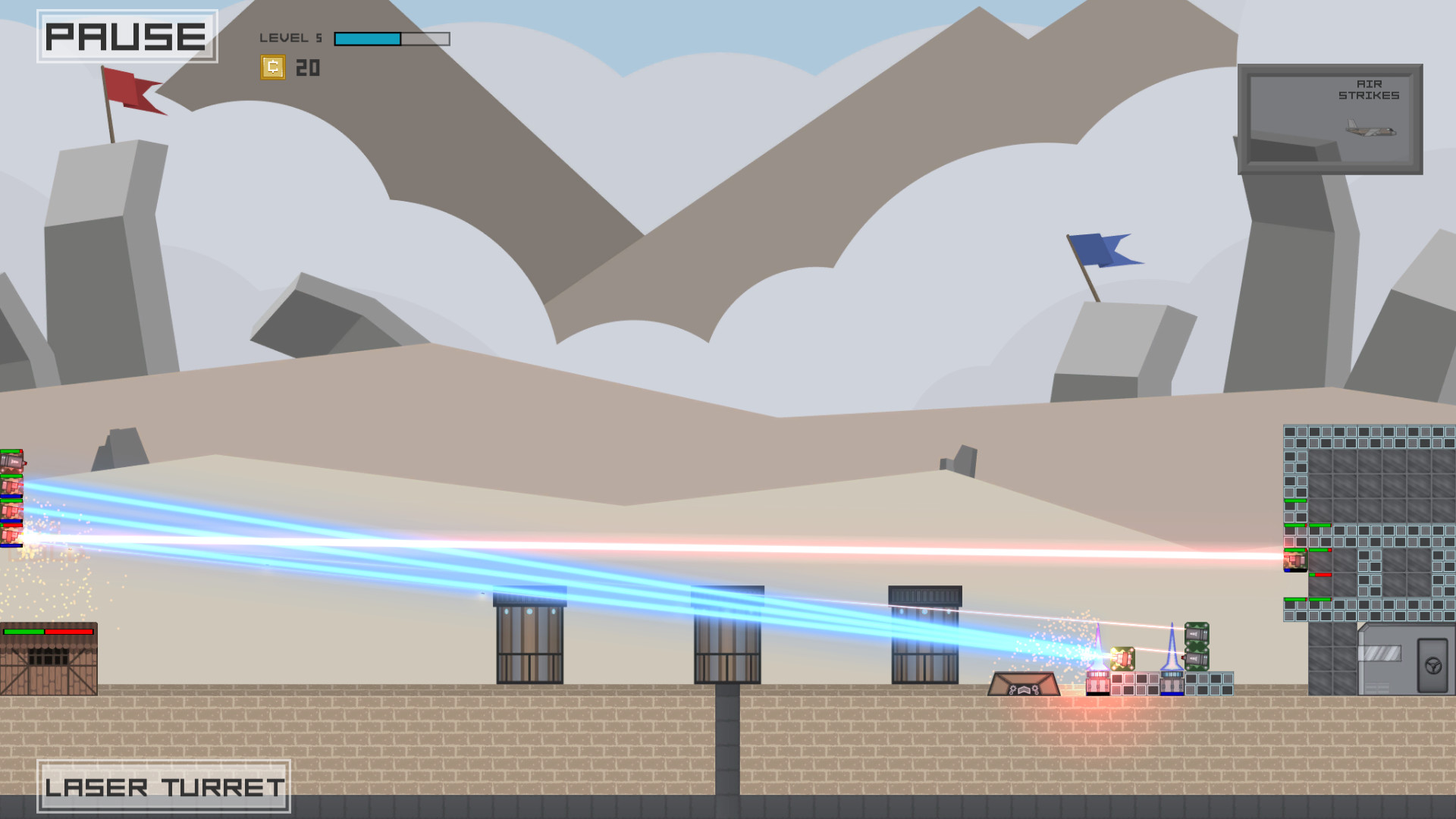Select the laser turret firing the pink beam
This screenshot has height=819, width=1456.
click(x=1123, y=657)
